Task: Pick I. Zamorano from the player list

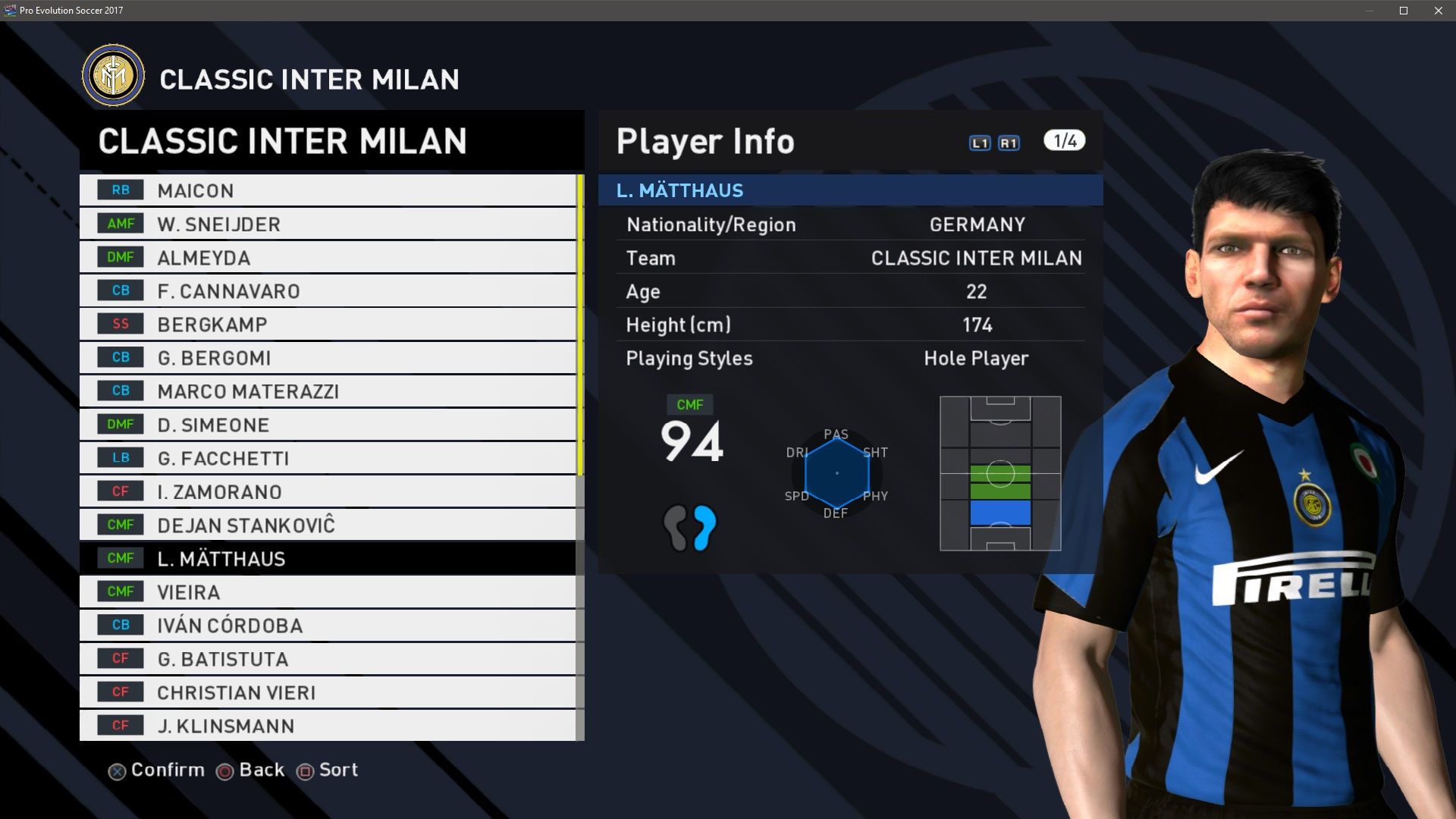Action: click(x=328, y=491)
